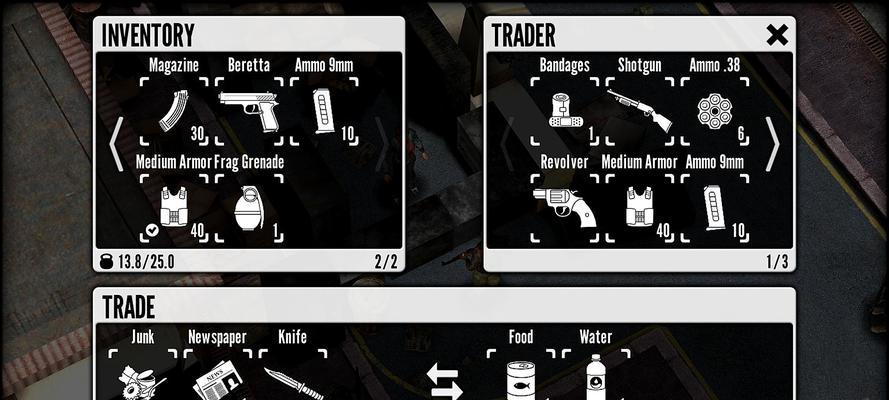This screenshot has height=400, width=889.
Task: Pick the Beretta pistol slot
Action: click(249, 108)
